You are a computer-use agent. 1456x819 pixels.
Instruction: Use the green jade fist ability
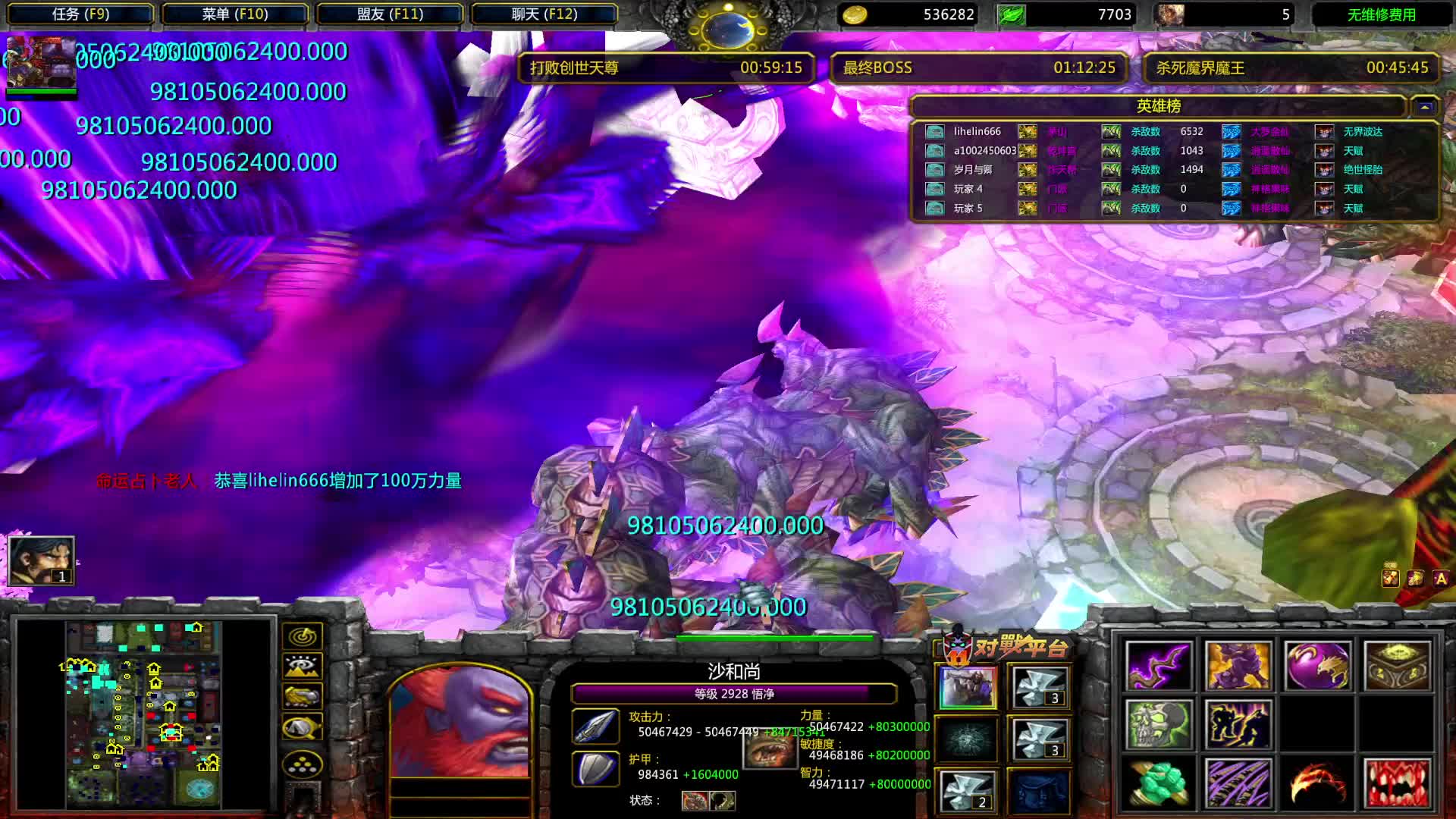click(x=1159, y=783)
